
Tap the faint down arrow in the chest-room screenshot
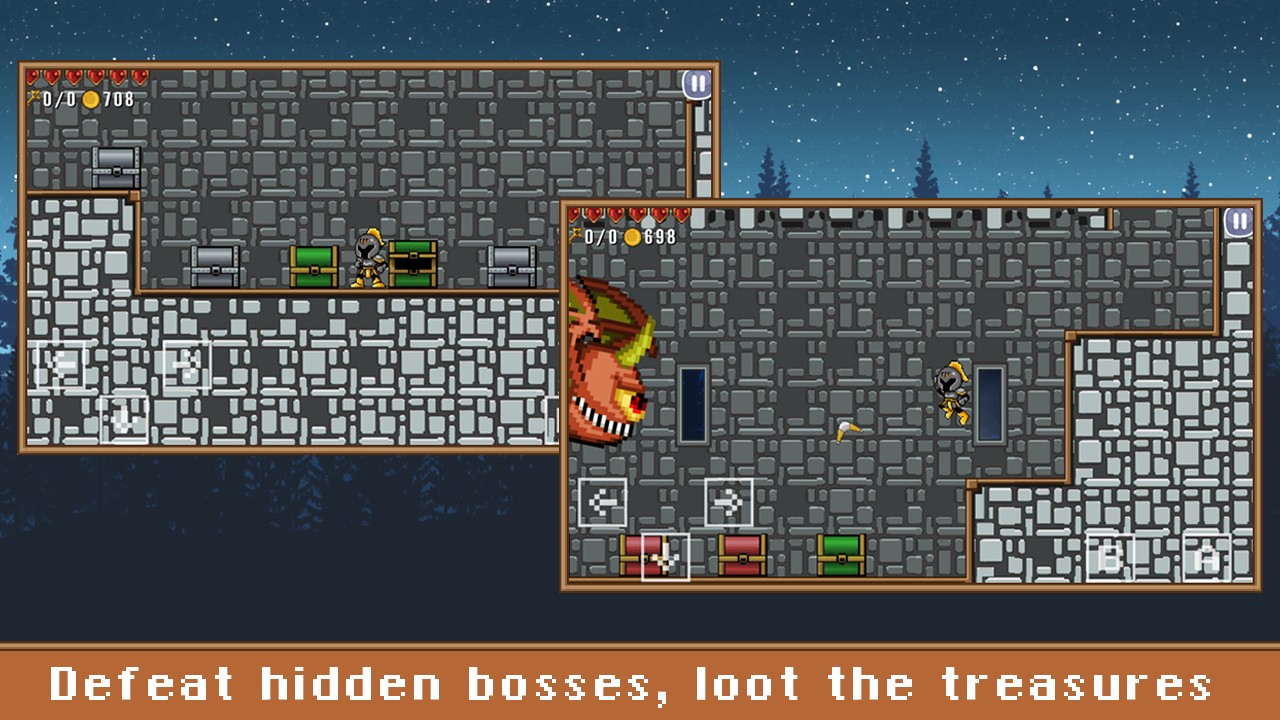tap(124, 420)
